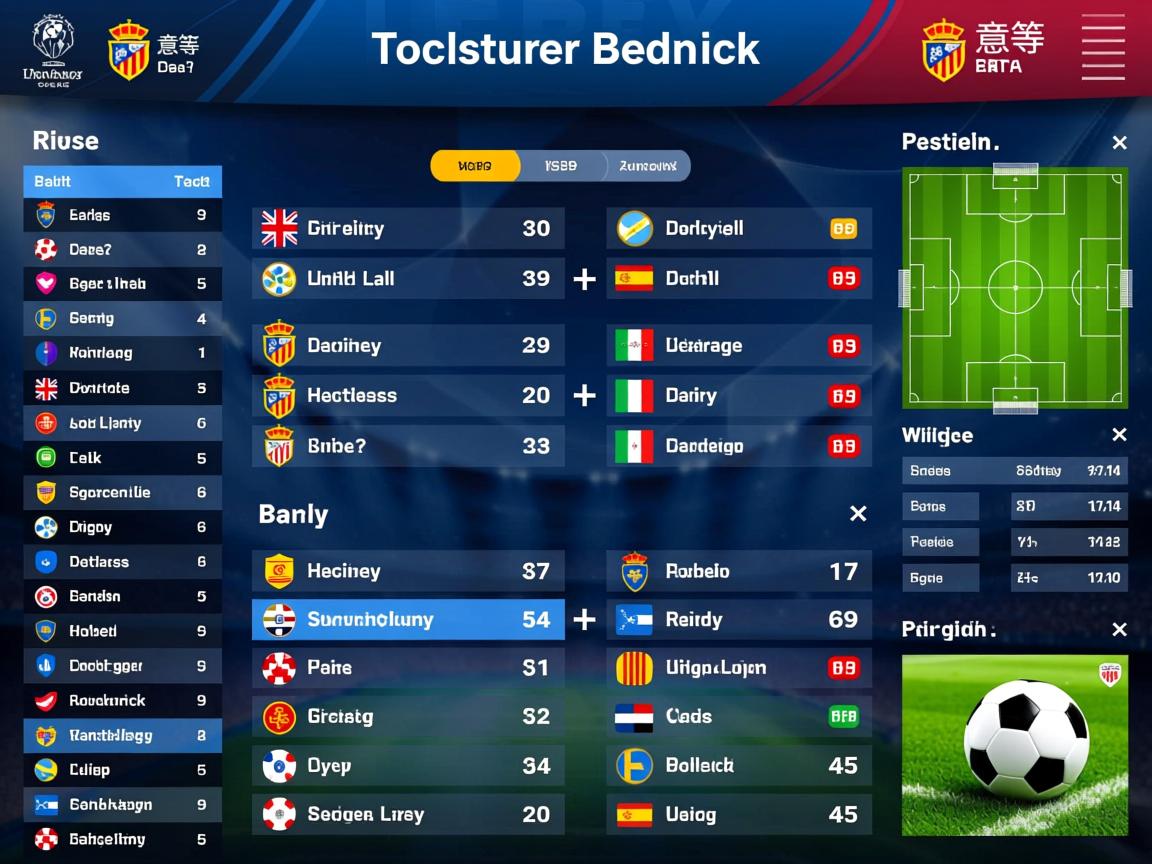Viewport: 1152px width, 864px height.
Task: Close the Prirgidh panel
Action: click(1119, 630)
